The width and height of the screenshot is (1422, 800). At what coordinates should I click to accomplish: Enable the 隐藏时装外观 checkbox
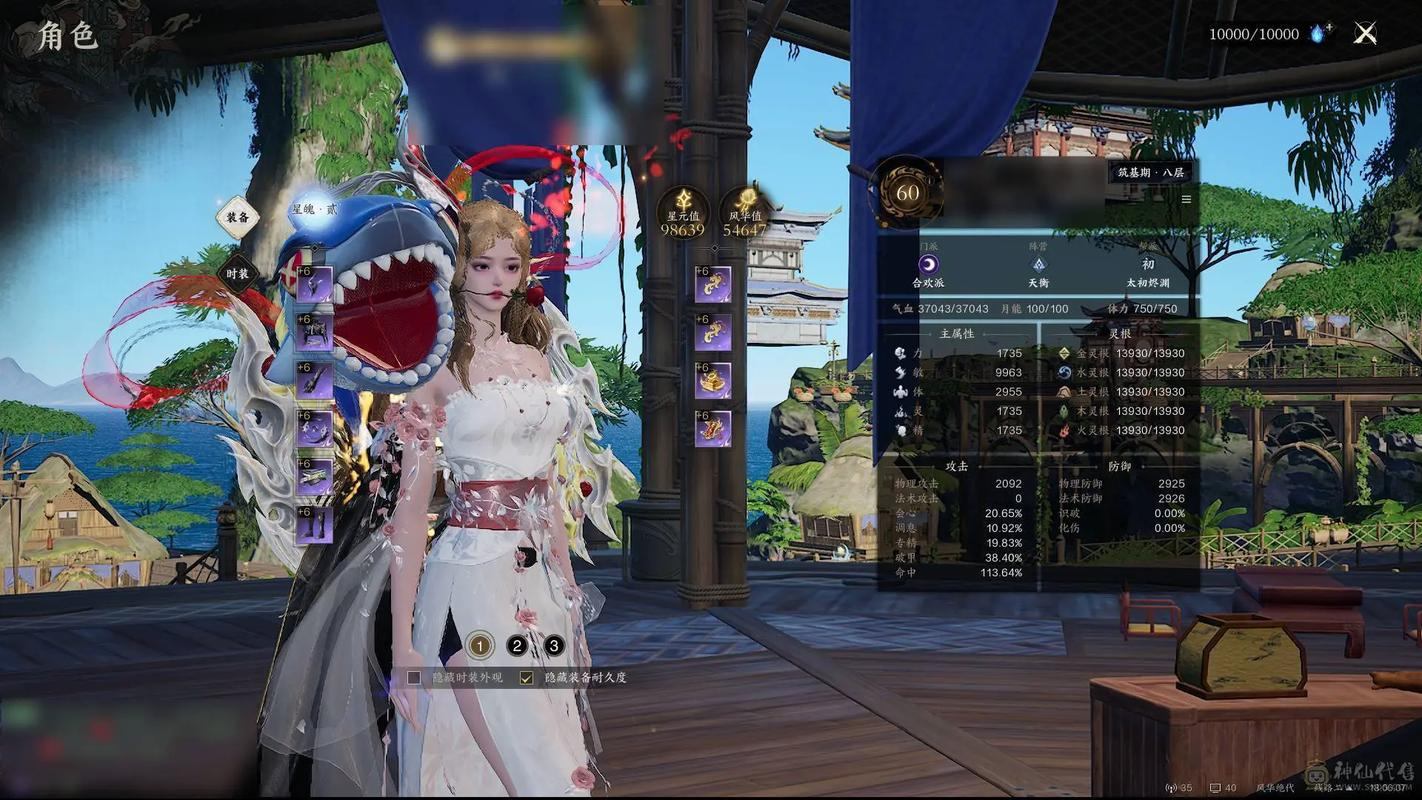pyautogui.click(x=412, y=676)
